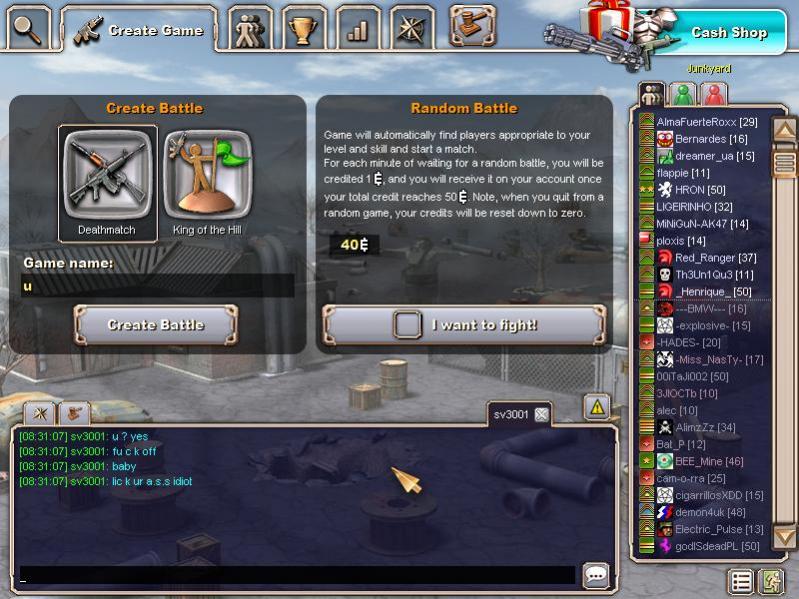799x599 pixels.
Task: Click the yellow warning triangle button
Action: (x=597, y=406)
